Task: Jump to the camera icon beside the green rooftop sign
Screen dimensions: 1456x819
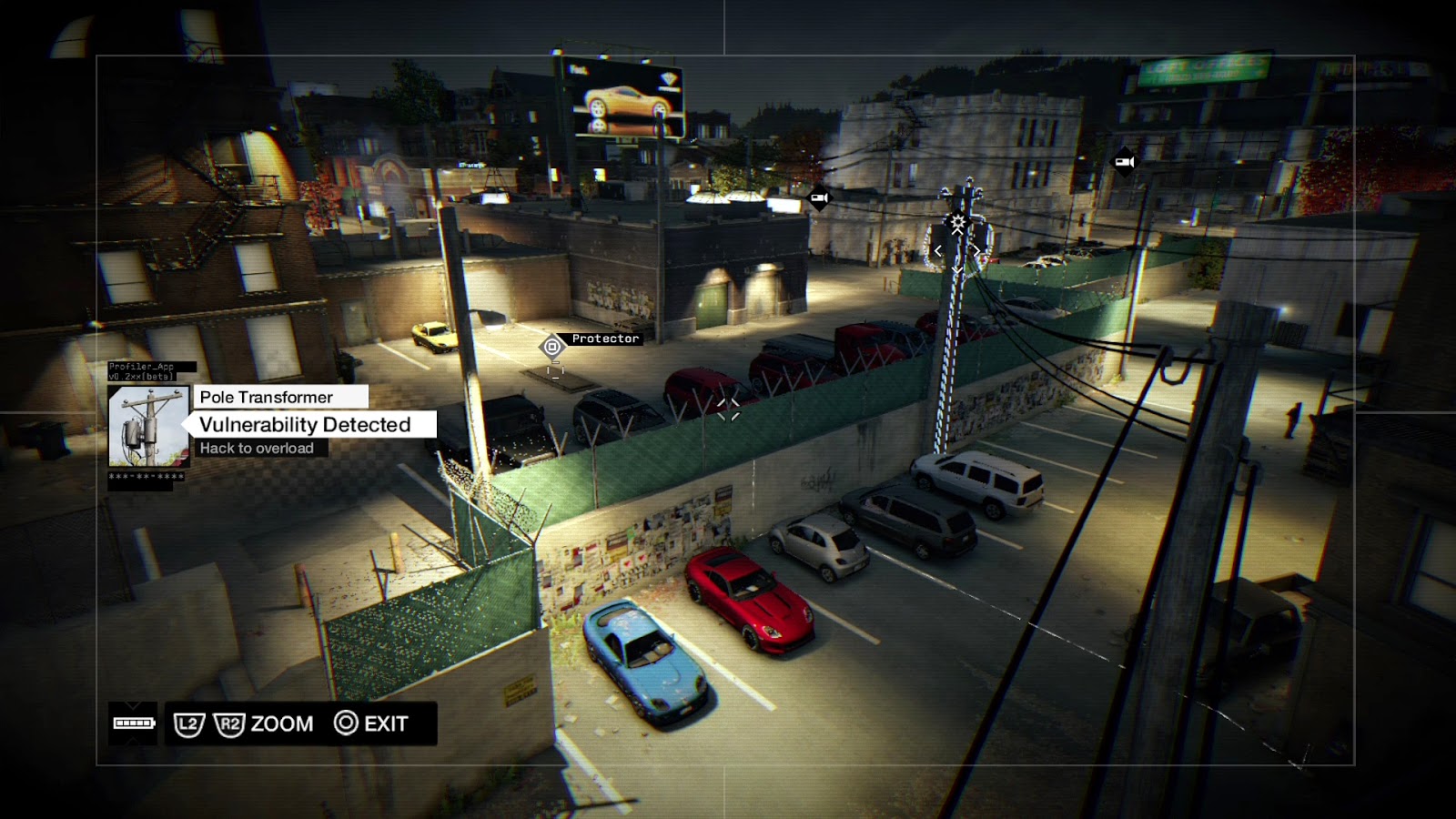Action: click(x=1124, y=162)
